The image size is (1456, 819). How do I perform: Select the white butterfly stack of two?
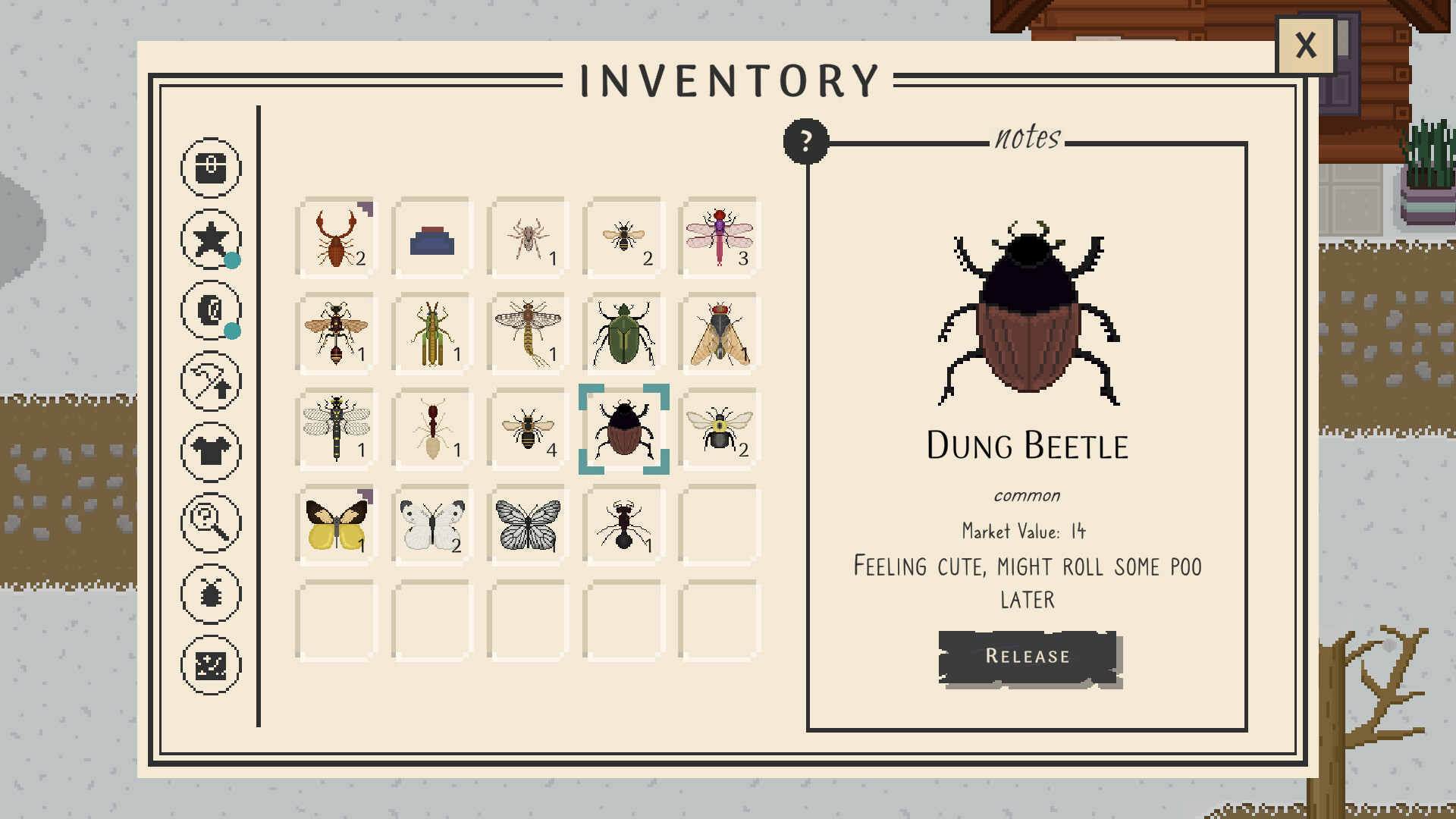430,523
